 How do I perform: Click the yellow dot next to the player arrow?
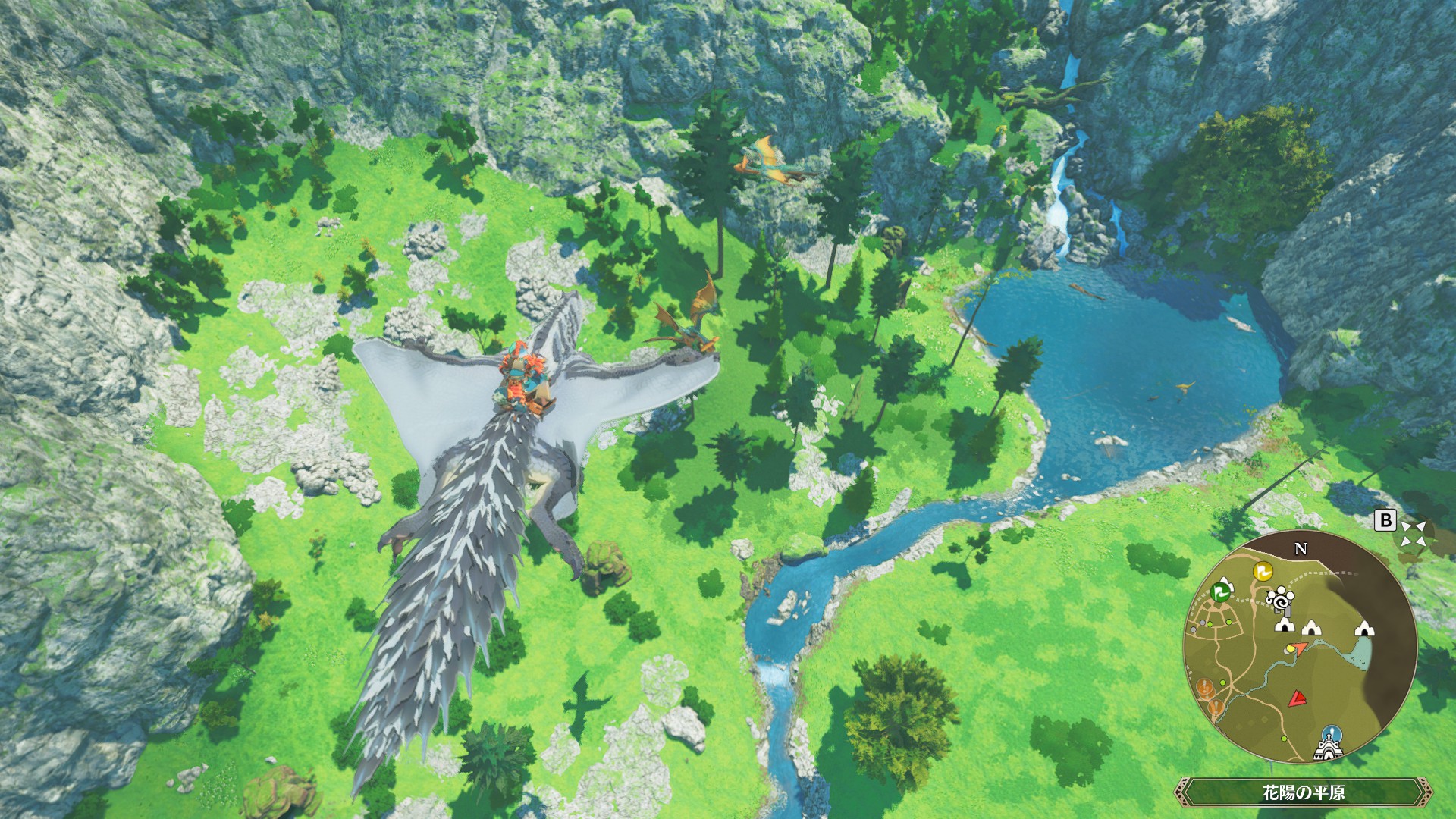1290,649
